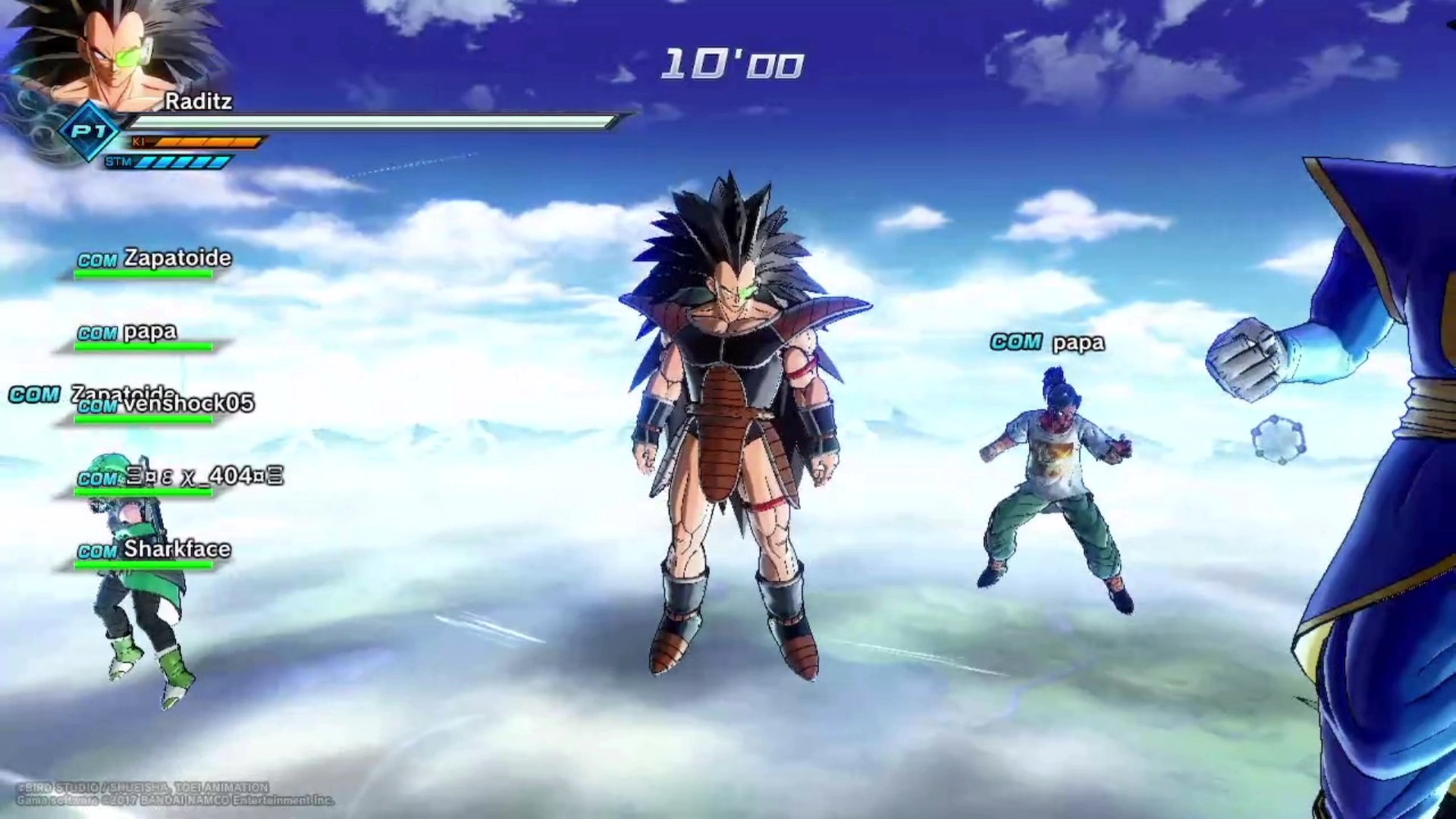Select the blue P1 player badge

tap(89, 132)
